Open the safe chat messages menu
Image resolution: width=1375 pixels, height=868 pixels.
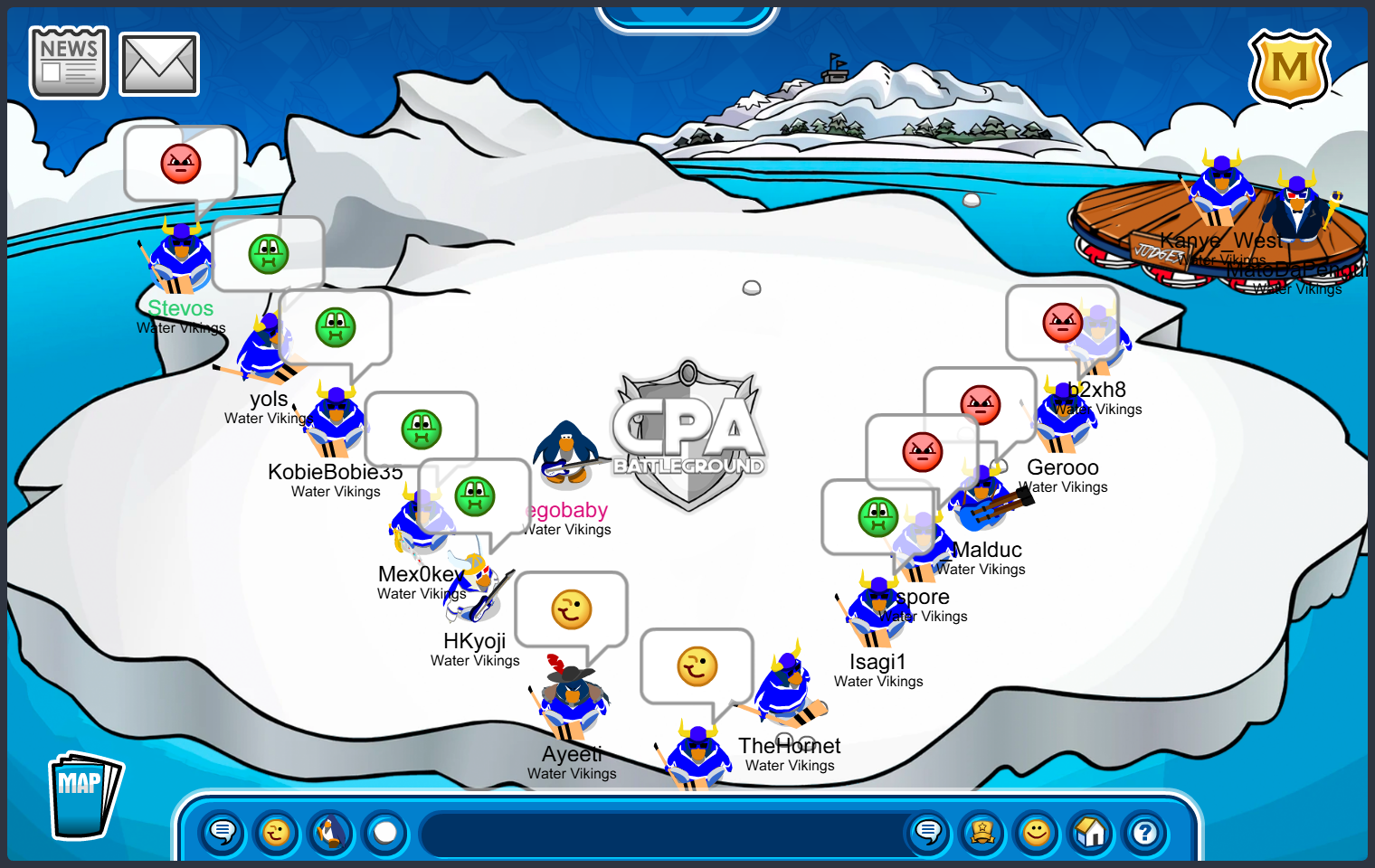pos(223,832)
